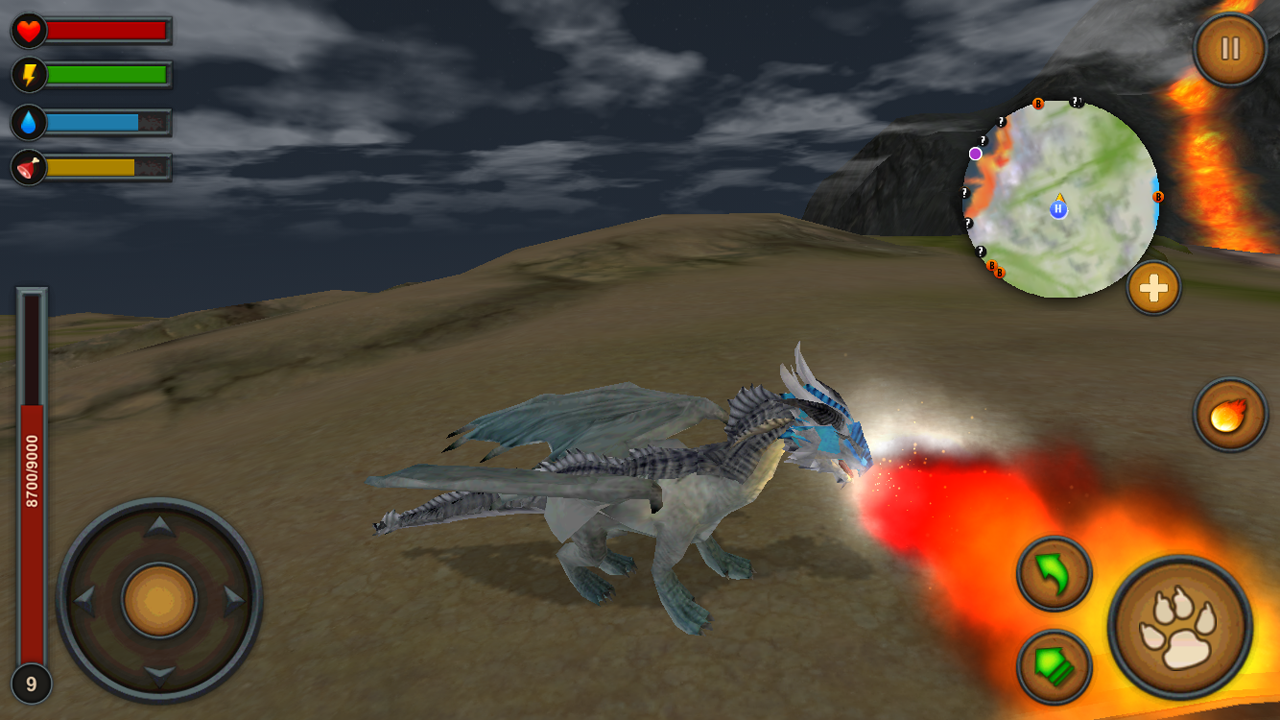
Task: Zoom the minimap with the plus button
Action: coord(1152,289)
